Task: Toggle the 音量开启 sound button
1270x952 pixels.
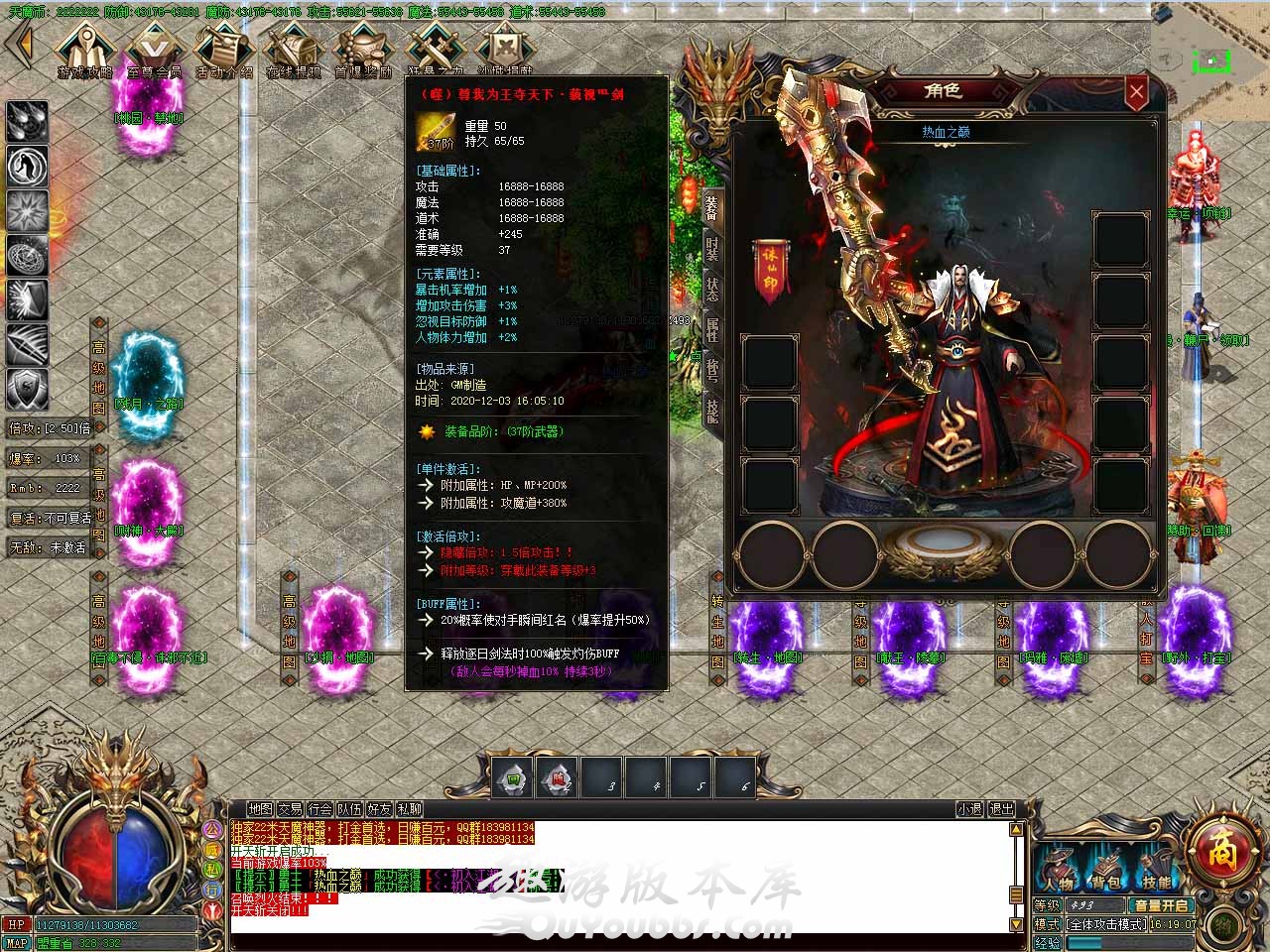Action: point(1161,905)
